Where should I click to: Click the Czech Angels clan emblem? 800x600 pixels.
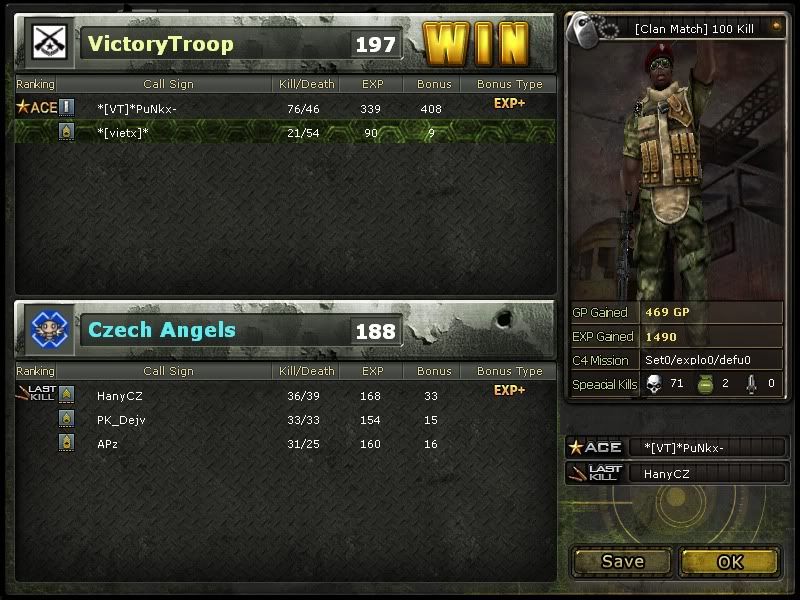[48, 330]
